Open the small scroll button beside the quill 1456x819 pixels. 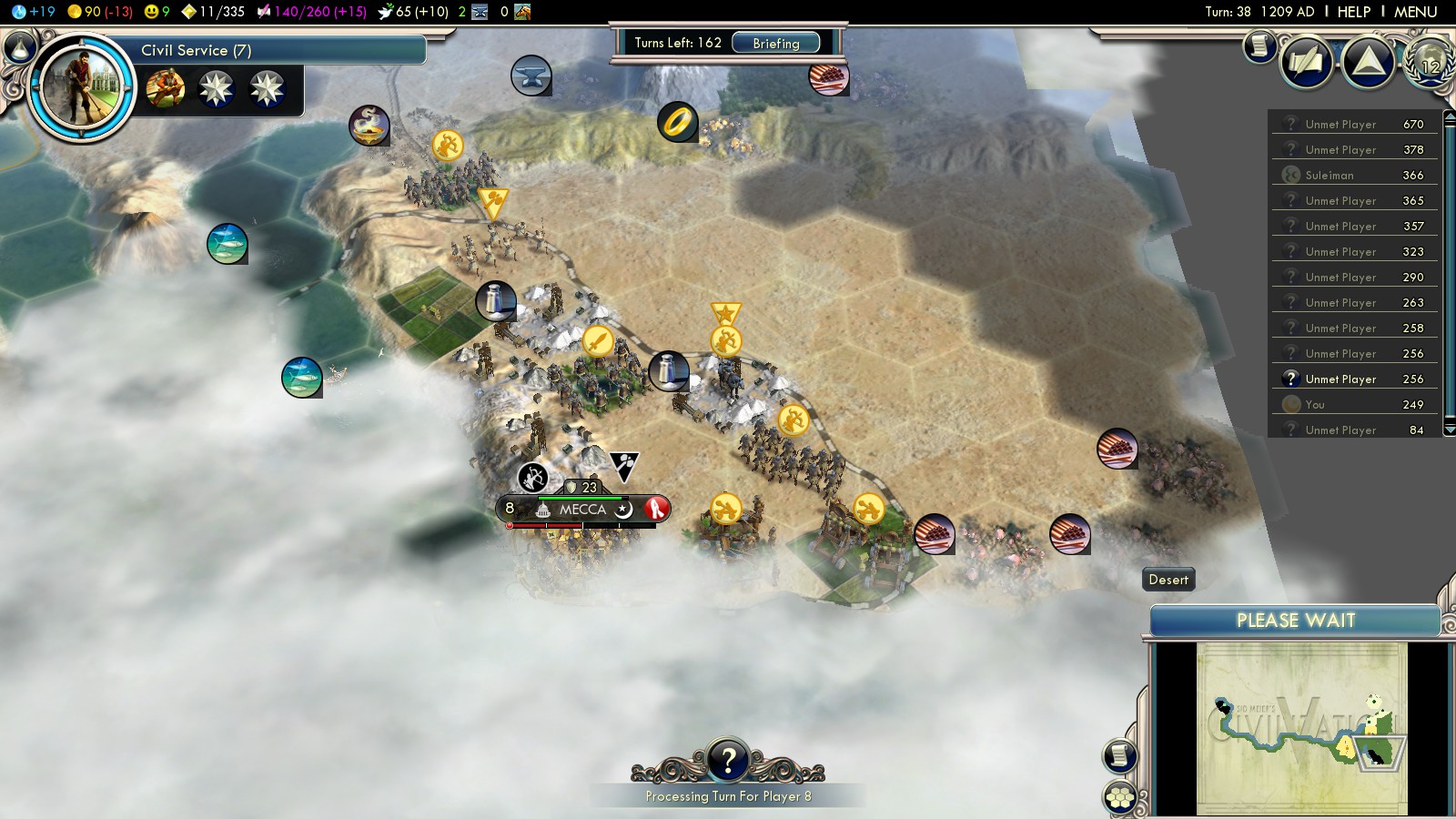pos(1259,45)
